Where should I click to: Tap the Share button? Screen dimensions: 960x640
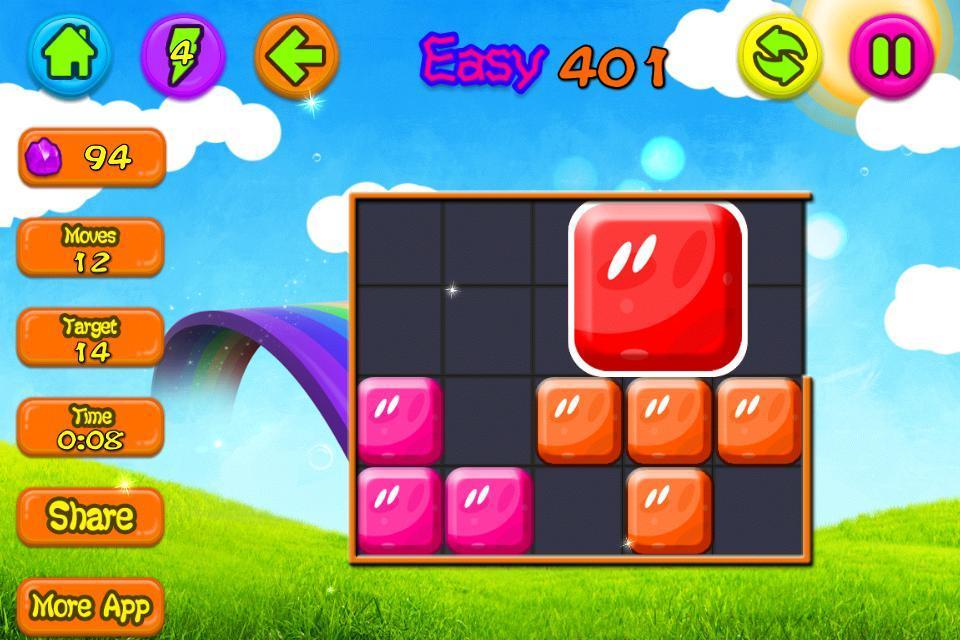coord(91,516)
